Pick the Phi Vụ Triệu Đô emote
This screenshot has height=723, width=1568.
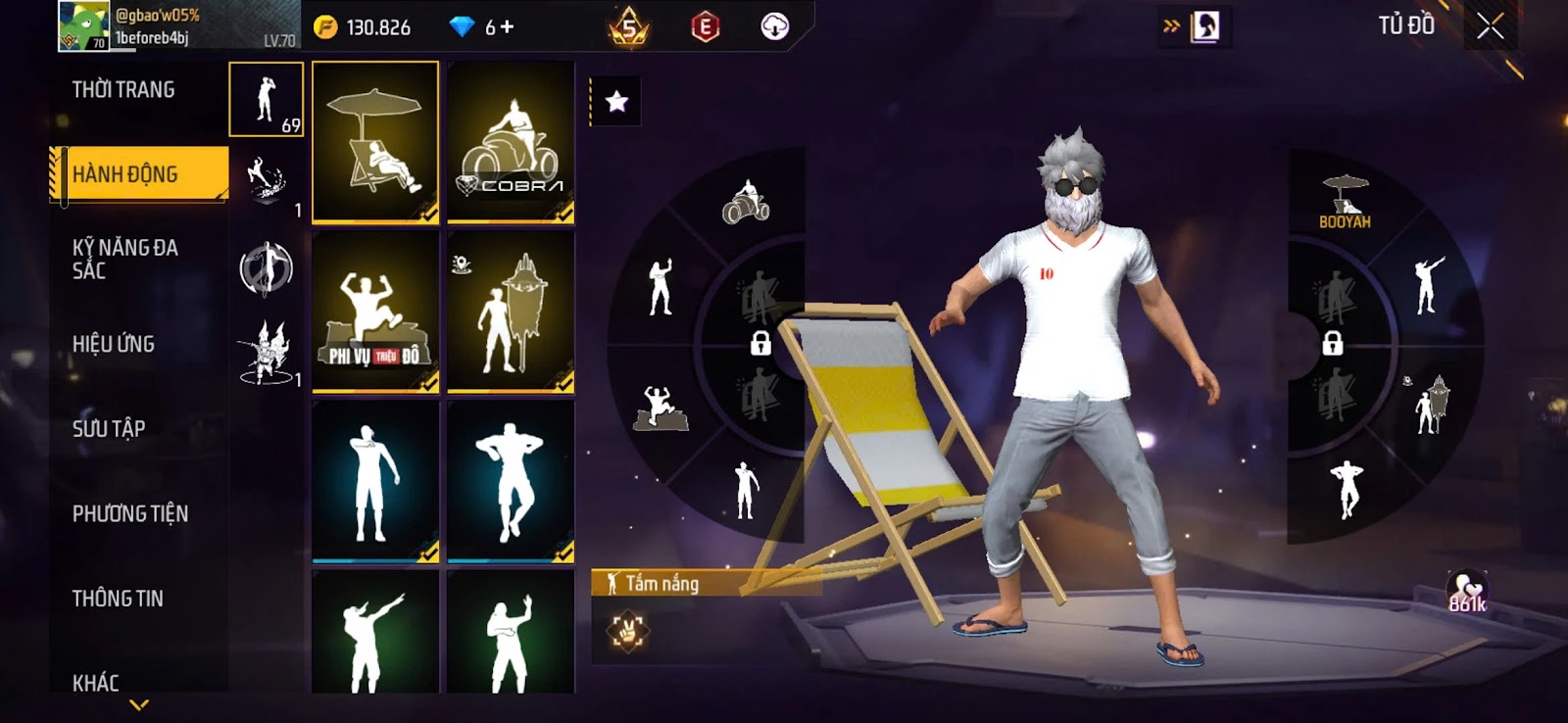click(375, 313)
